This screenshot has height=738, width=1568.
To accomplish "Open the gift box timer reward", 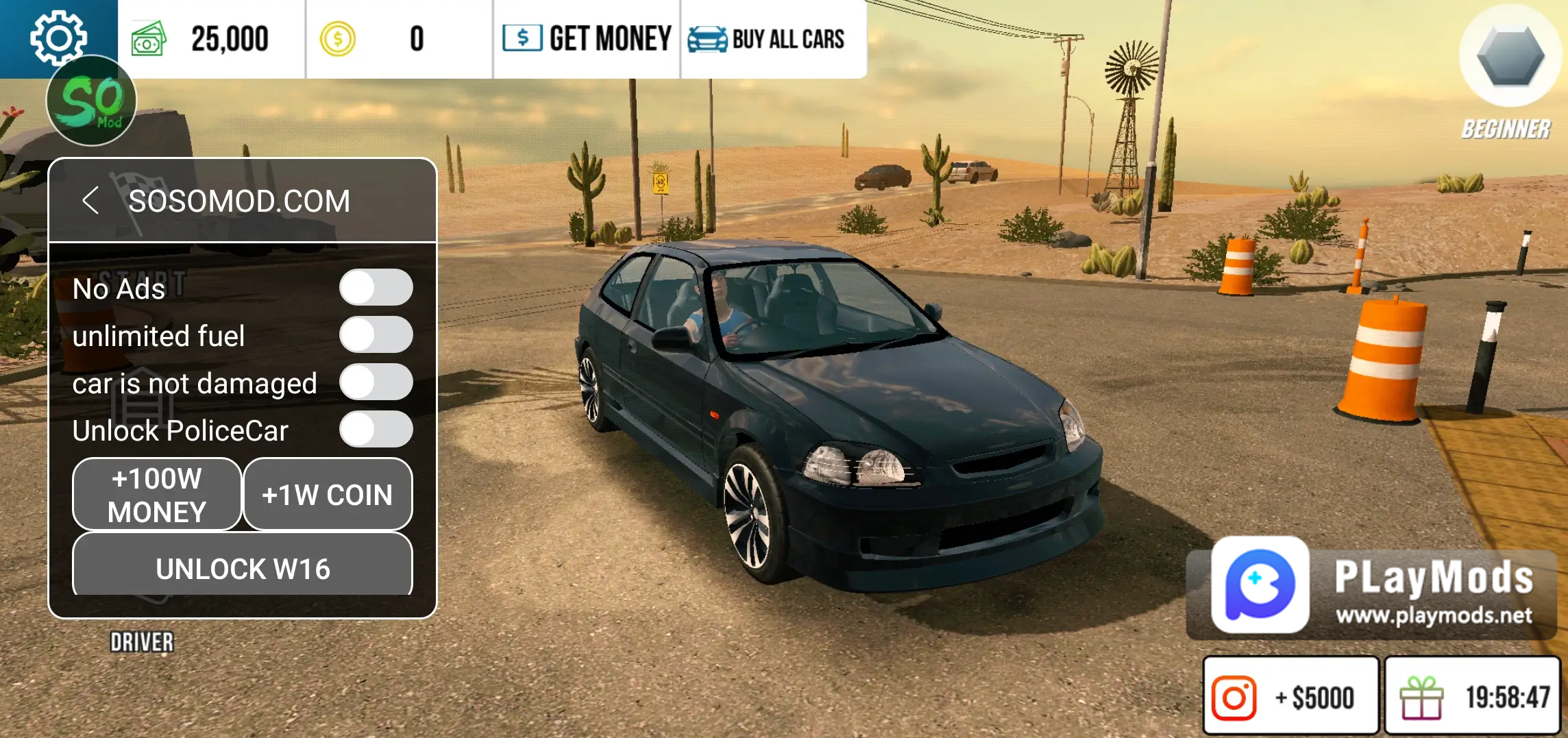I will pyautogui.click(x=1473, y=697).
